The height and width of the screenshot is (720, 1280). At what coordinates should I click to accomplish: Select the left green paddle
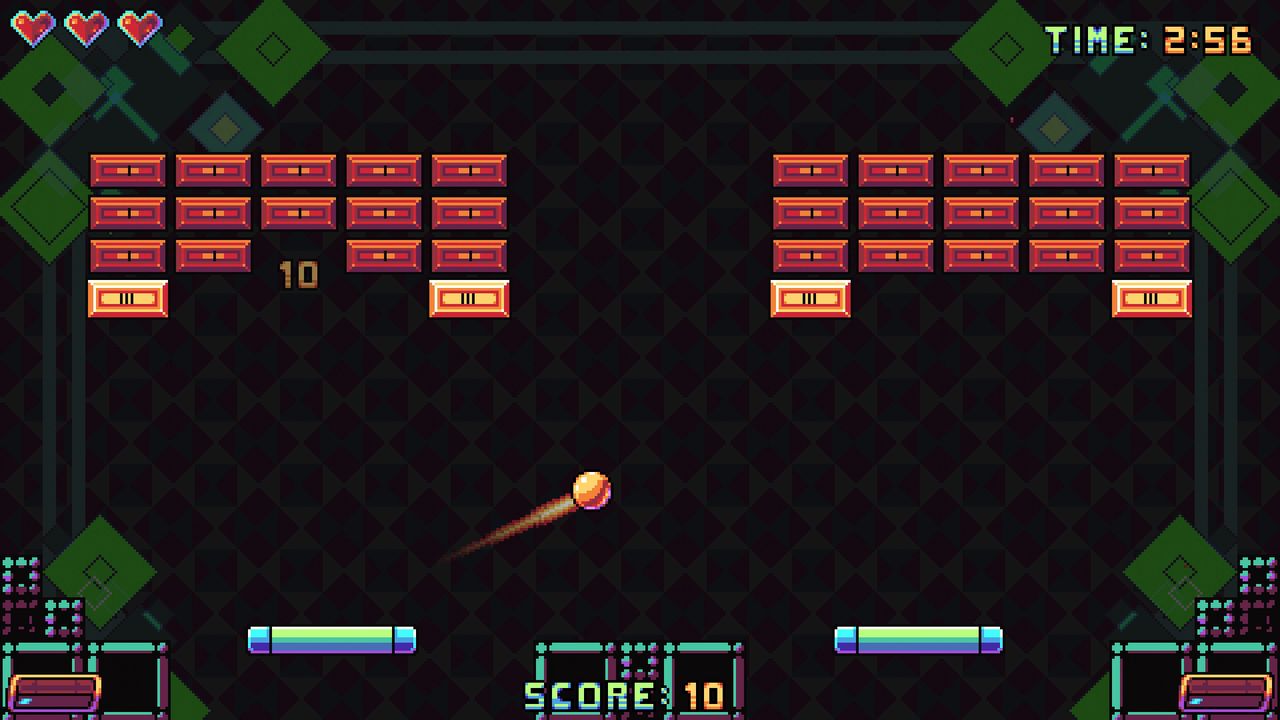[x=333, y=640]
